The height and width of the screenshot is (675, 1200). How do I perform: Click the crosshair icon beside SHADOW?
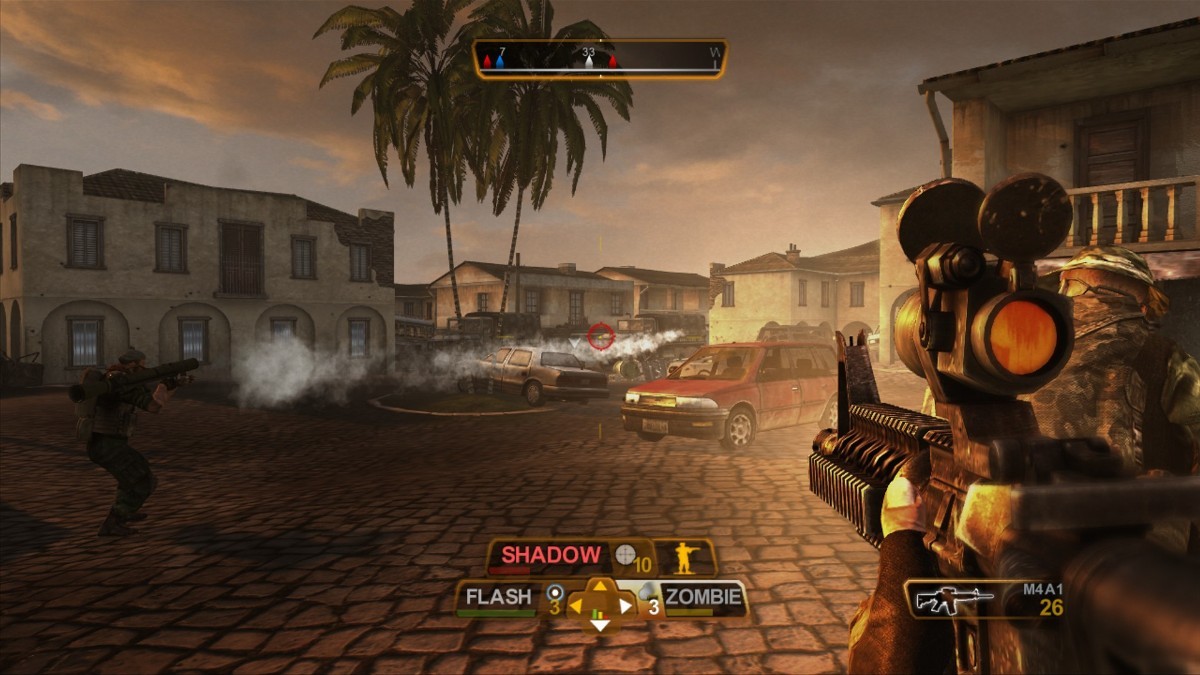(x=626, y=555)
